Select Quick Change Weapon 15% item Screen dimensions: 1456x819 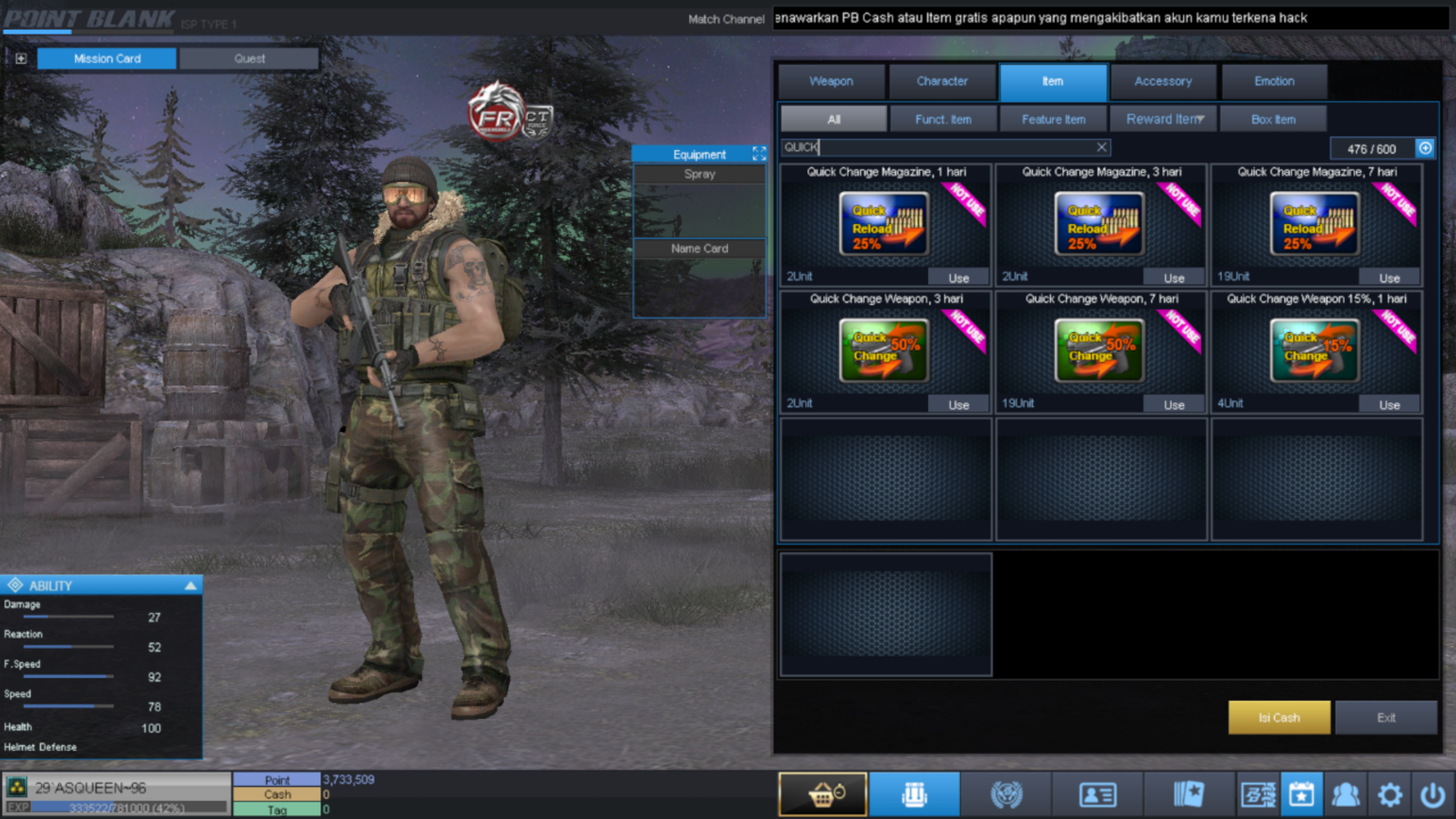1315,350
